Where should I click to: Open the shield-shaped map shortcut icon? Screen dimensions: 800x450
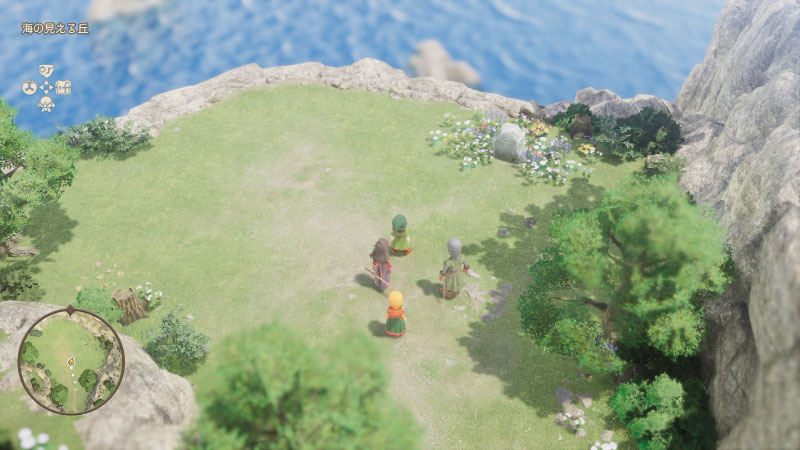pos(46,71)
